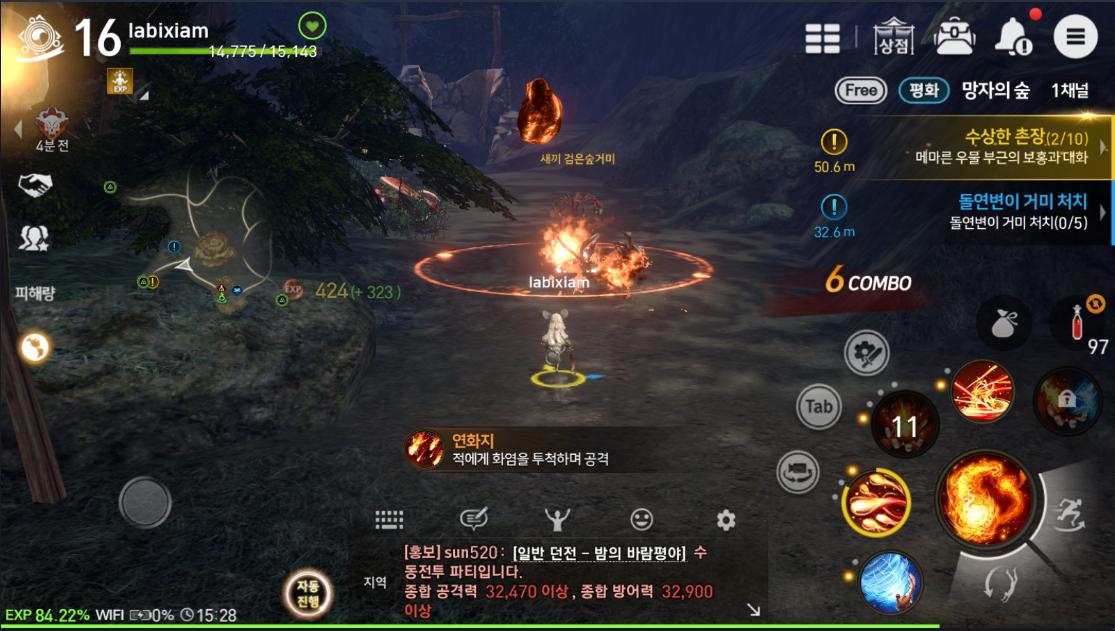Screen dimensions: 1115x631
Task: Cast the blue ice wave skill
Action: pyautogui.click(x=890, y=581)
